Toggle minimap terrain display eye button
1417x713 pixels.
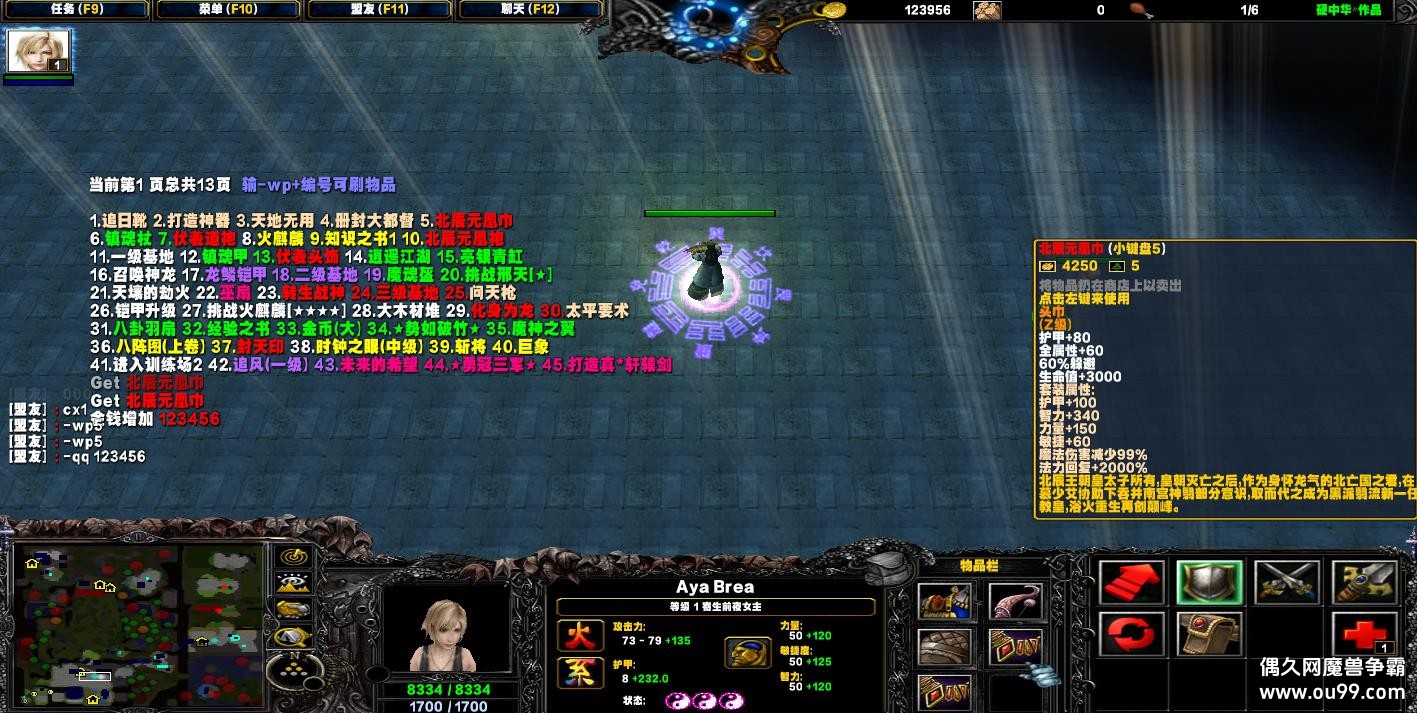click(292, 583)
